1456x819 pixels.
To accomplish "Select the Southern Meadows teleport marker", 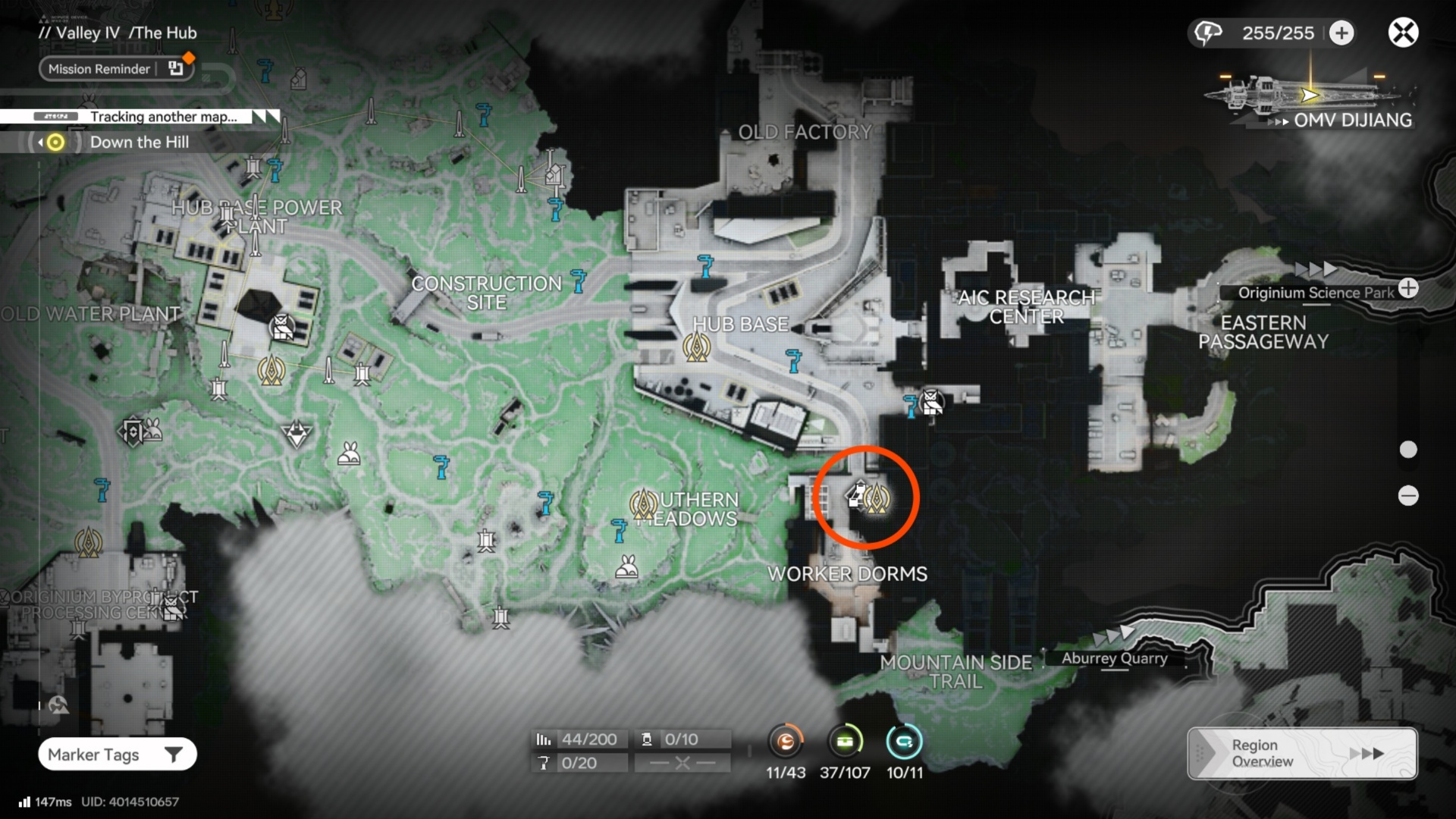I will click(x=643, y=504).
